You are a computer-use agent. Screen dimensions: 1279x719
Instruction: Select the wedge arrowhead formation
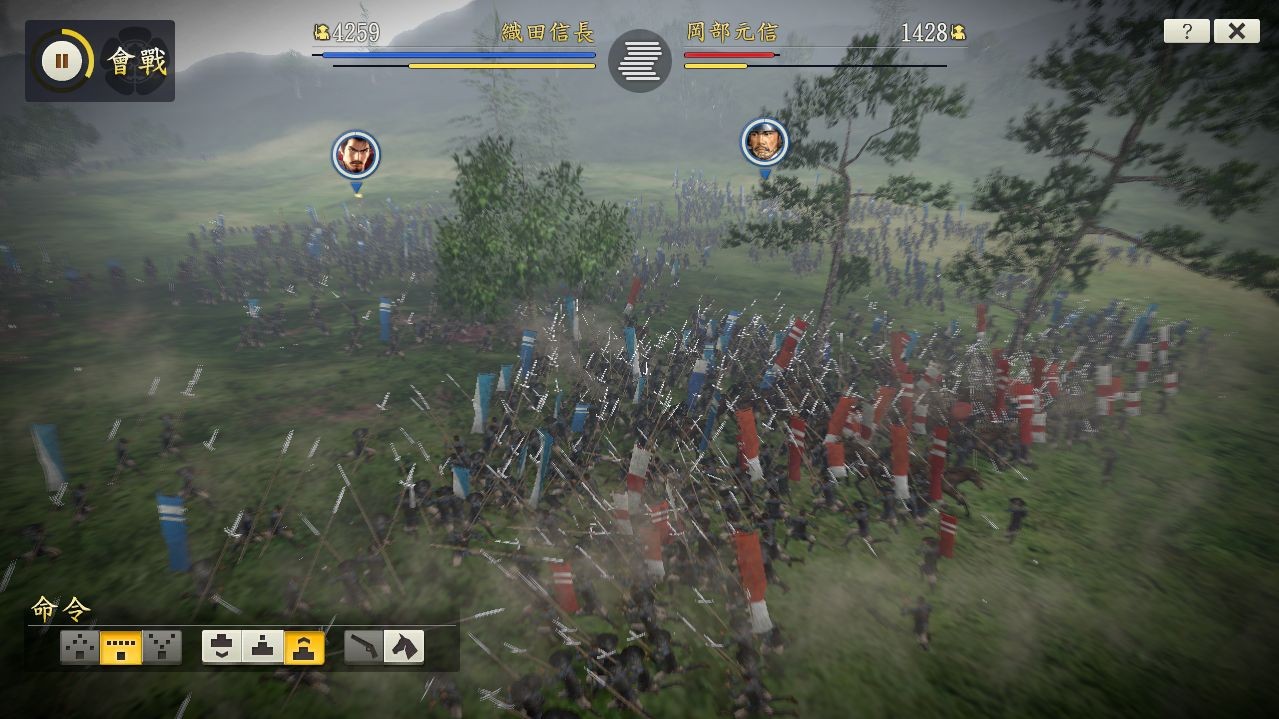point(79,647)
